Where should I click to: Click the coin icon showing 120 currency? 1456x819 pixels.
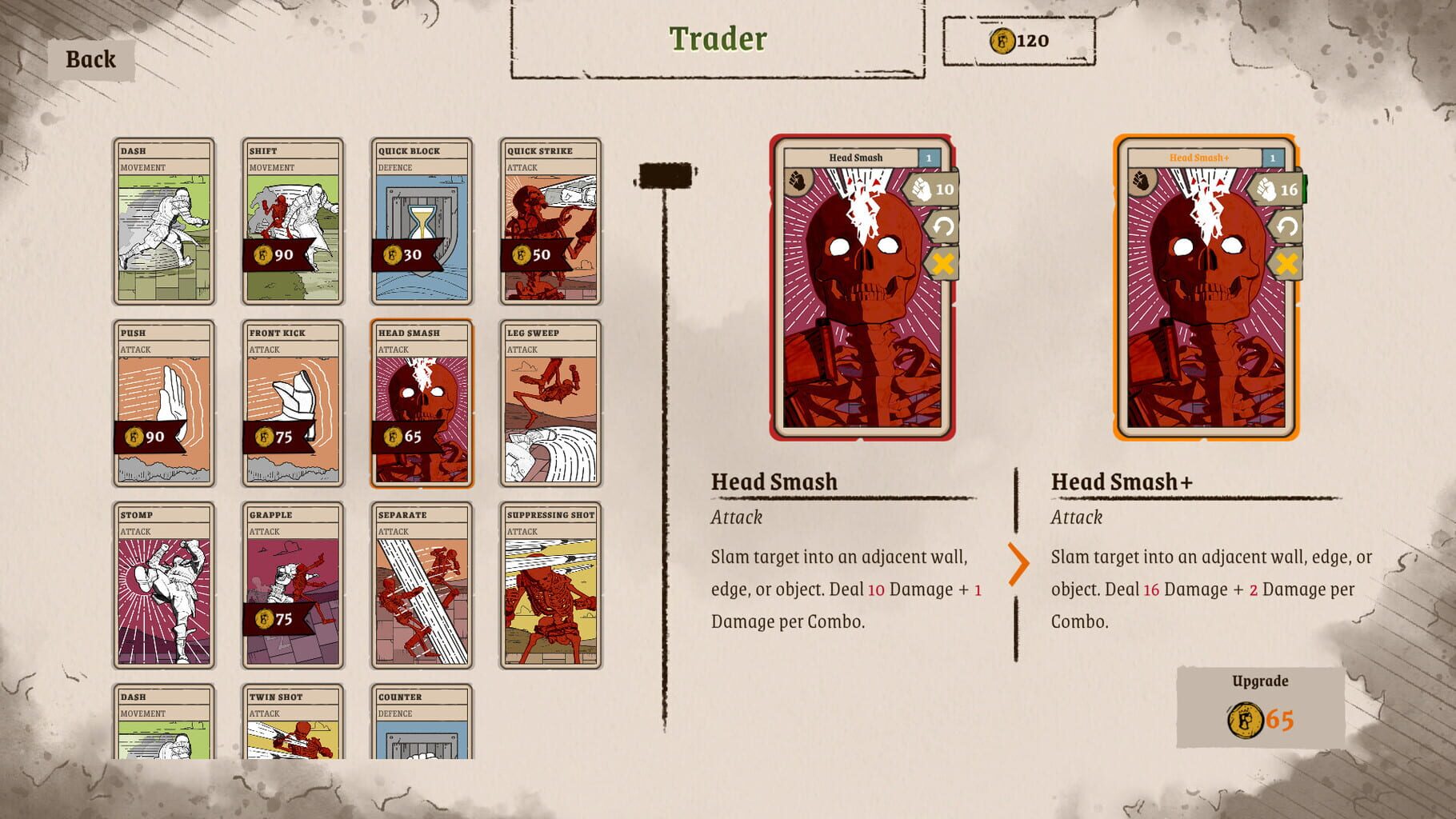(x=1002, y=40)
